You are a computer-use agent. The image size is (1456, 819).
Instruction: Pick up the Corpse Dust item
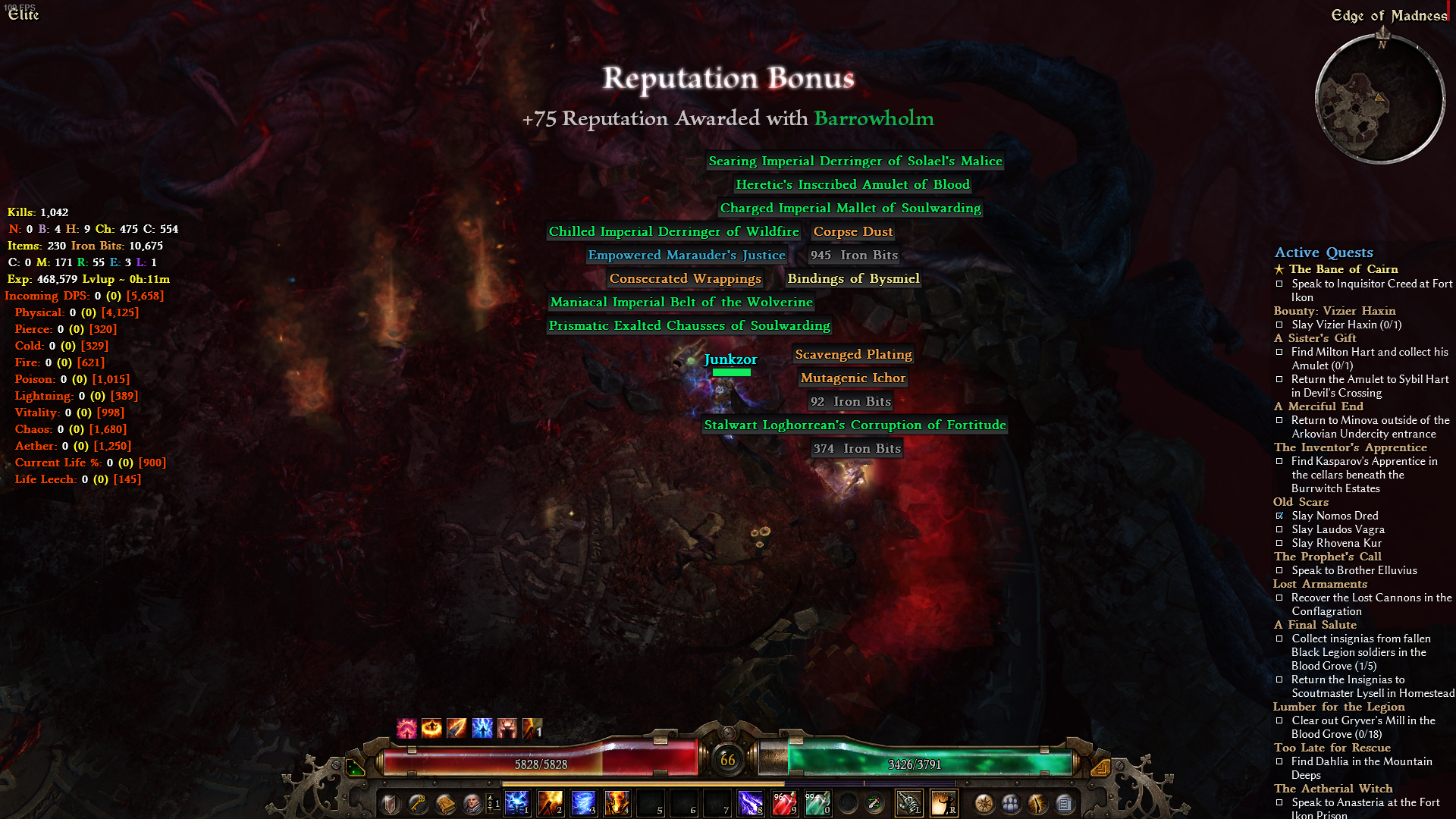(x=852, y=231)
